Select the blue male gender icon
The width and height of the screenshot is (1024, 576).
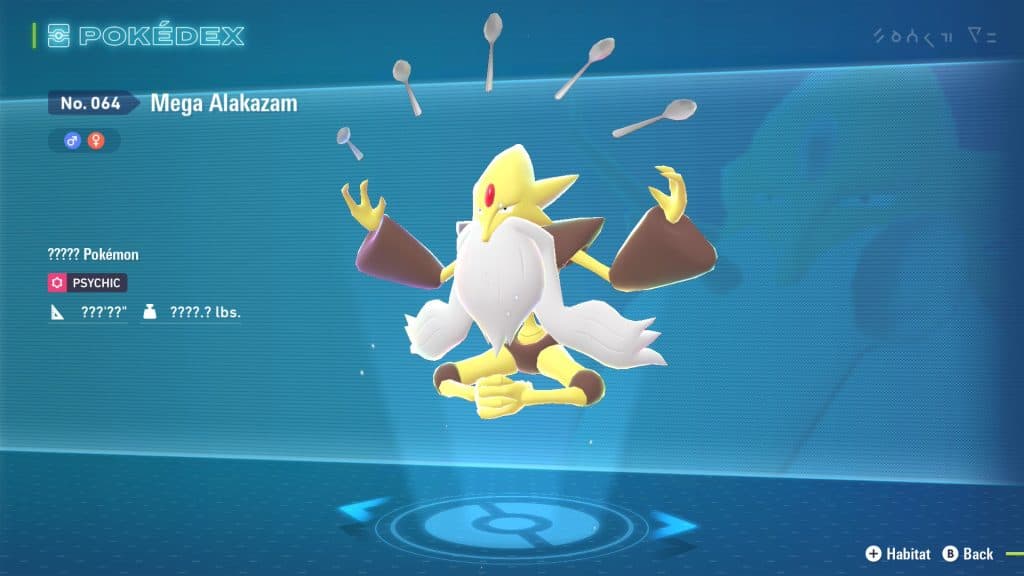(x=72, y=141)
